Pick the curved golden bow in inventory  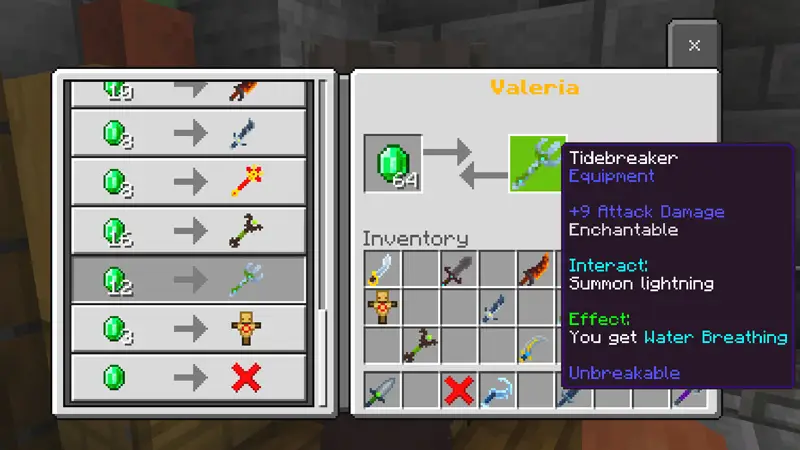[534, 346]
